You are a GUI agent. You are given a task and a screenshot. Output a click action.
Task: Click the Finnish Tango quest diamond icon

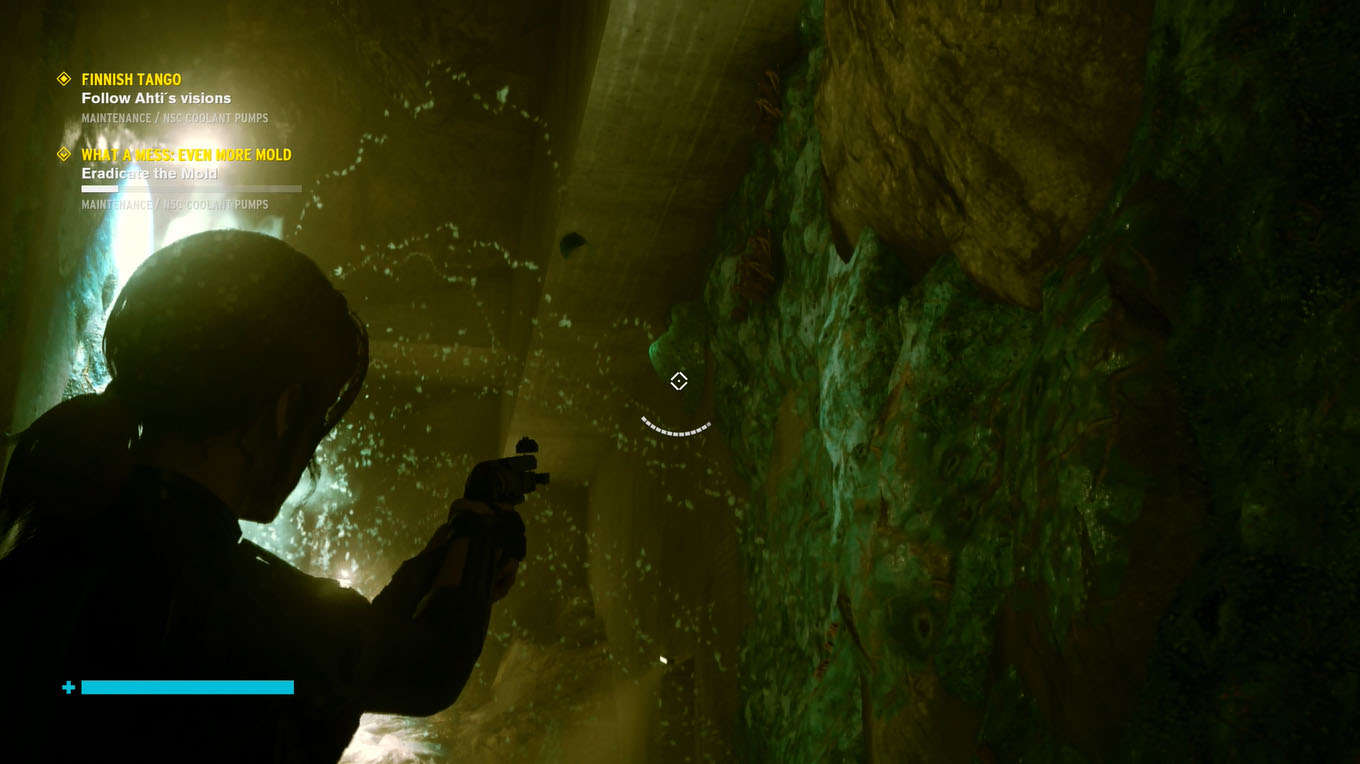[64, 79]
